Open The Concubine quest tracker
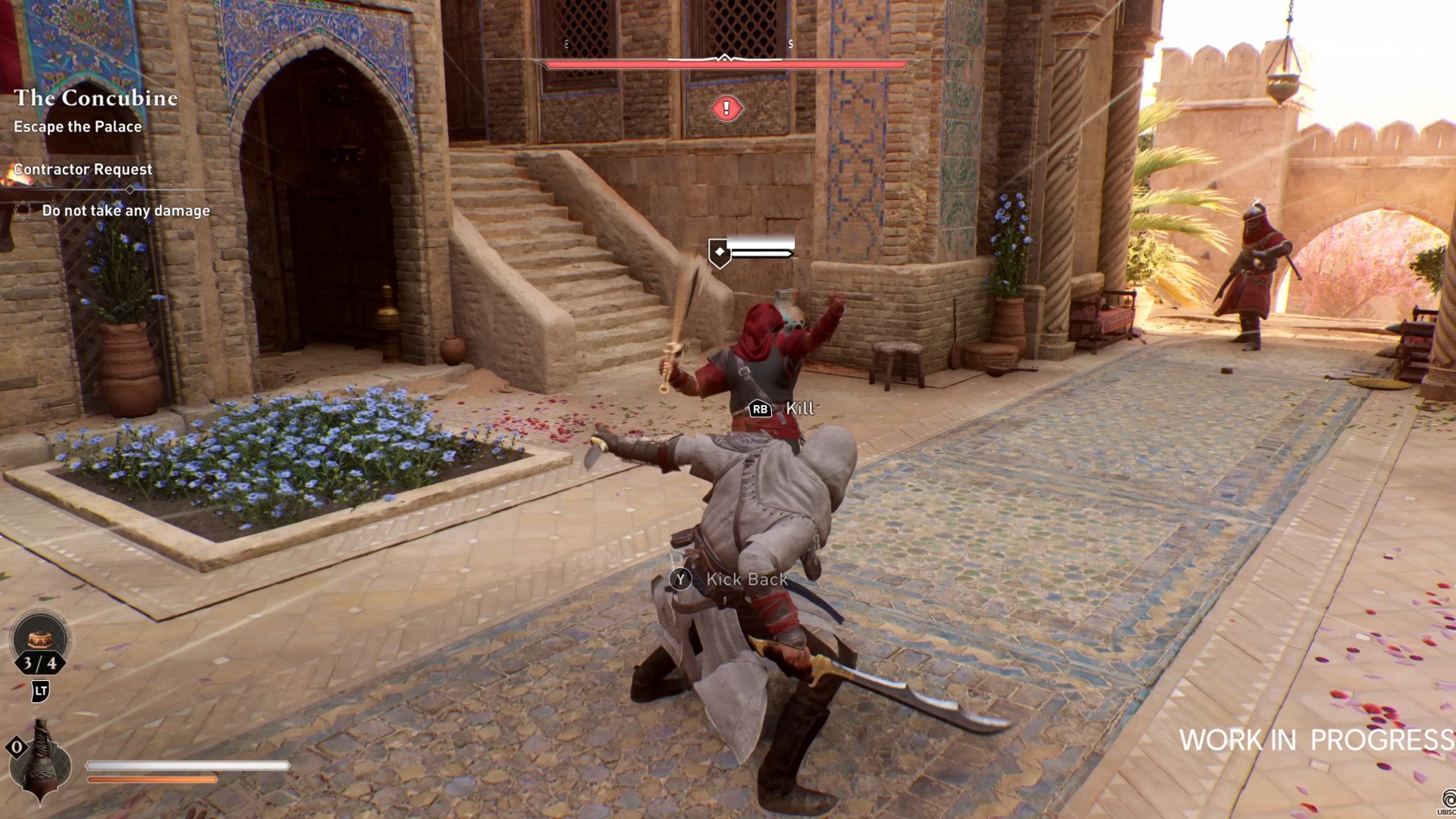Viewport: 1456px width, 819px height. point(96,98)
